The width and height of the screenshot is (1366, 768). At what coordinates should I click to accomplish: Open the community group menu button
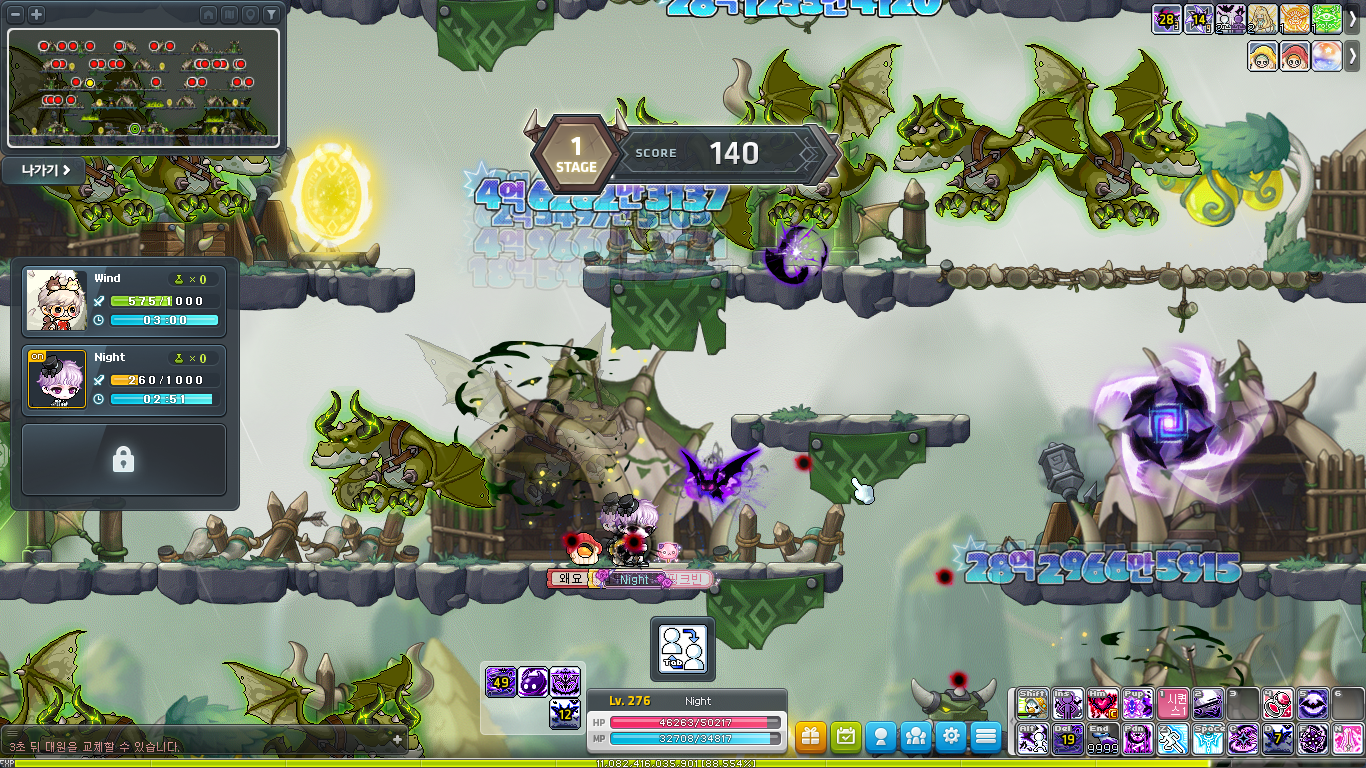[x=916, y=737]
